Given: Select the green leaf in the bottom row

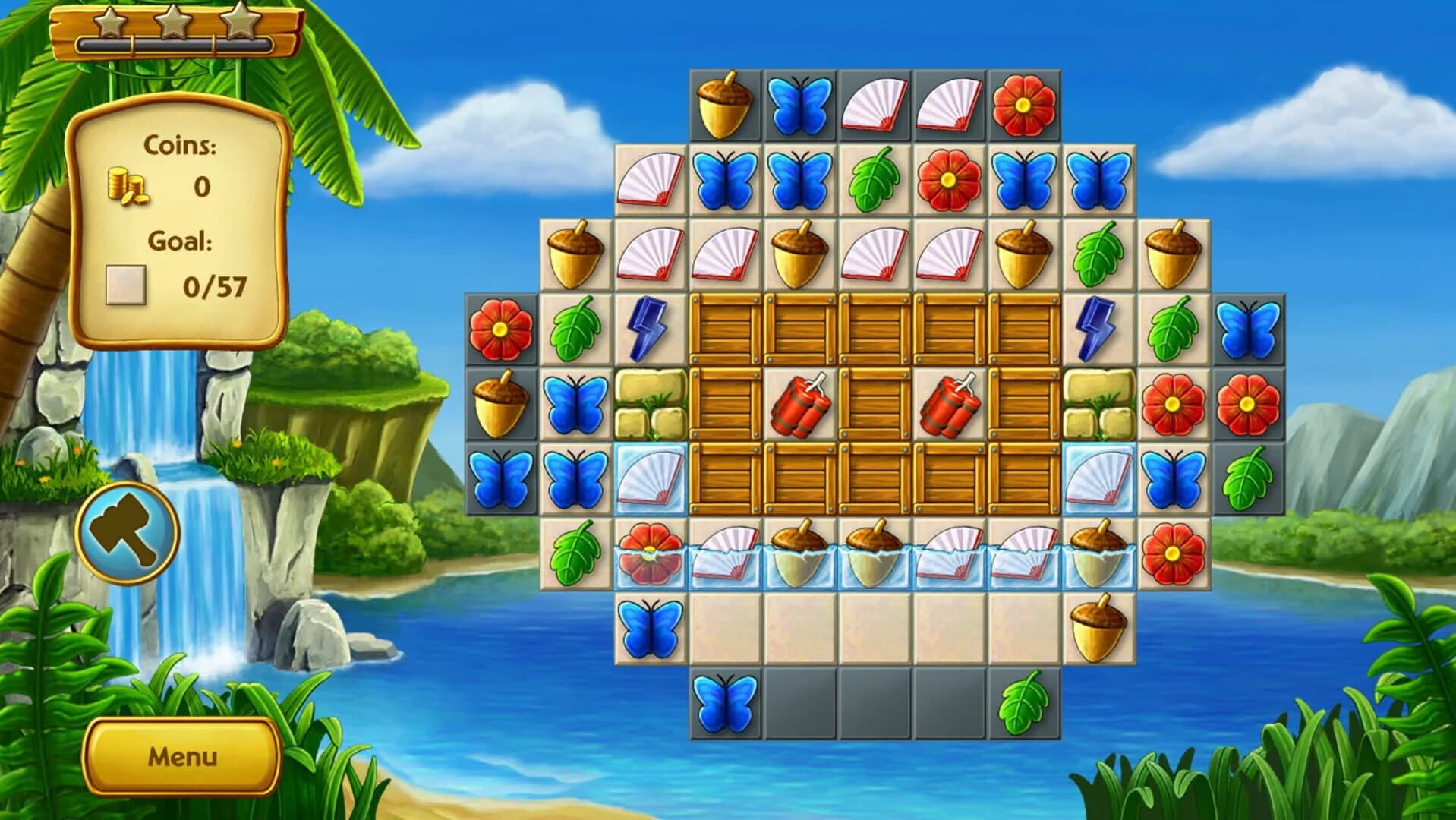Looking at the screenshot, I should pyautogui.click(x=1023, y=703).
